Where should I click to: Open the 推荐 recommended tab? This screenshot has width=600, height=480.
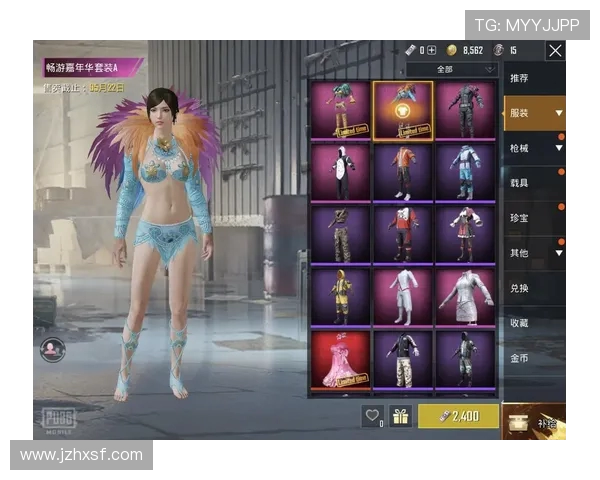click(520, 78)
